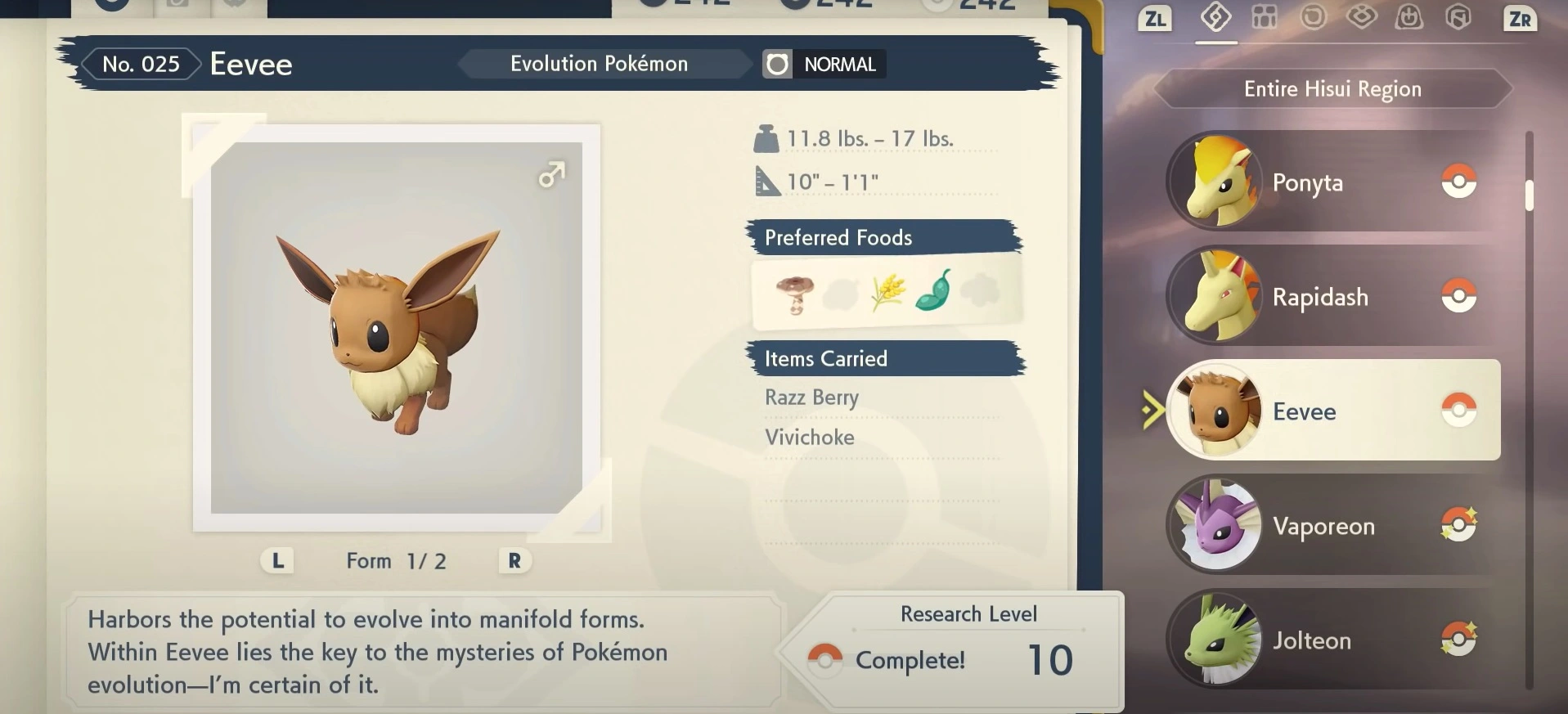Select the male gender symbol on Eevee's portrait
This screenshot has height=714, width=1568.
coord(553,173)
